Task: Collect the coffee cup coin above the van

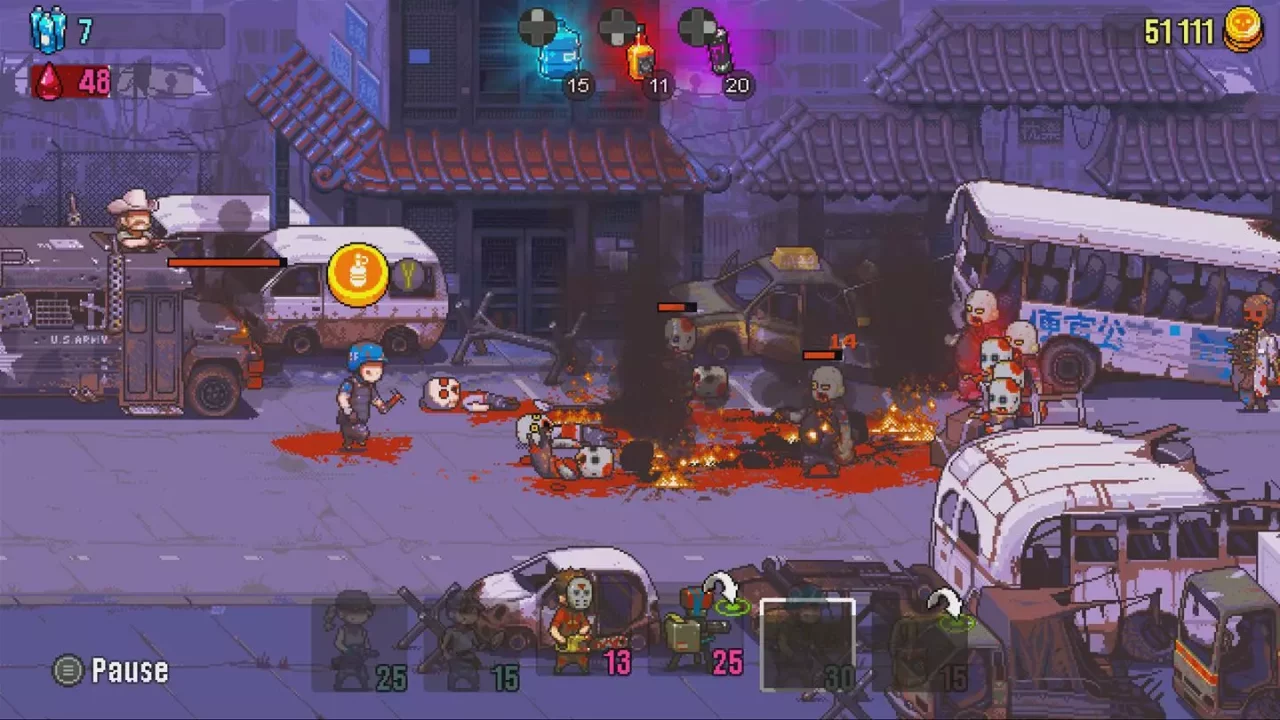Action: coord(358,272)
